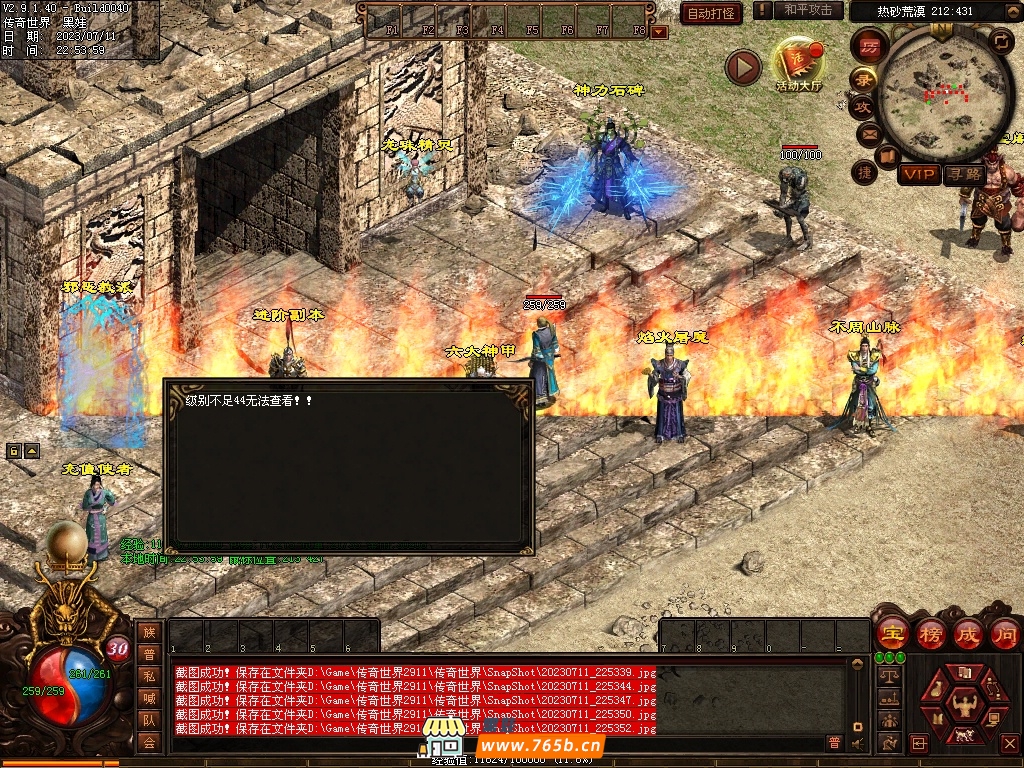Image resolution: width=1024 pixels, height=768 pixels.
Task: Select the 队 team chat channel
Action: pyautogui.click(x=149, y=720)
